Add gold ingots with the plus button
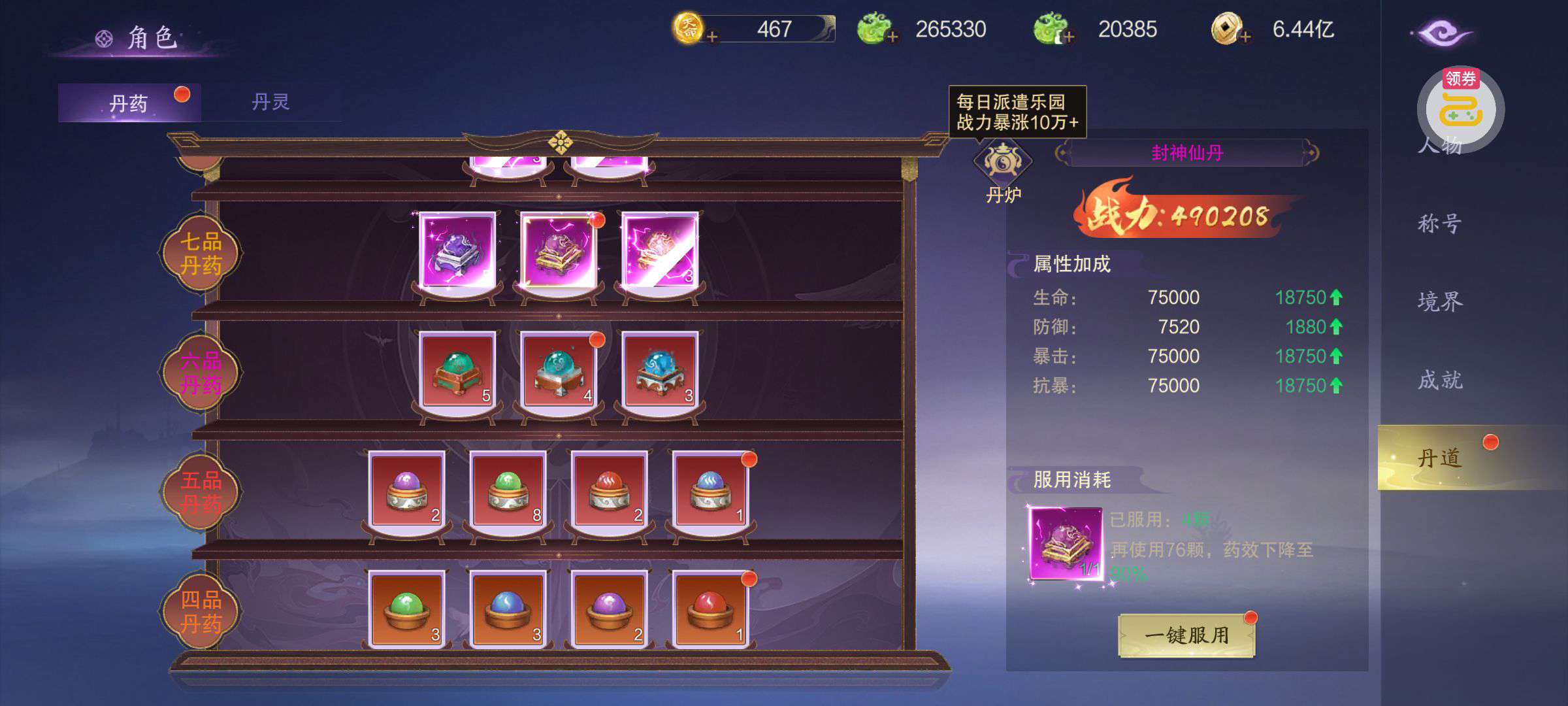 (x=712, y=37)
